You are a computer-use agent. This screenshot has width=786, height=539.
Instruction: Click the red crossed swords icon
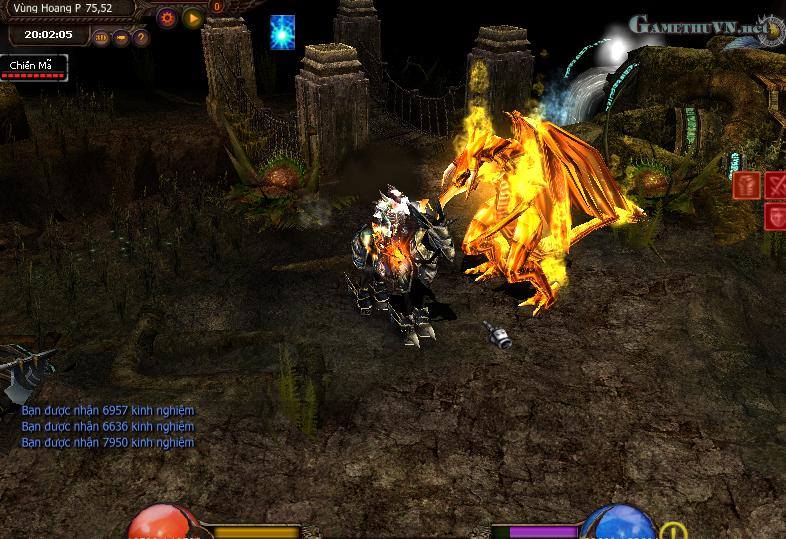point(776,185)
